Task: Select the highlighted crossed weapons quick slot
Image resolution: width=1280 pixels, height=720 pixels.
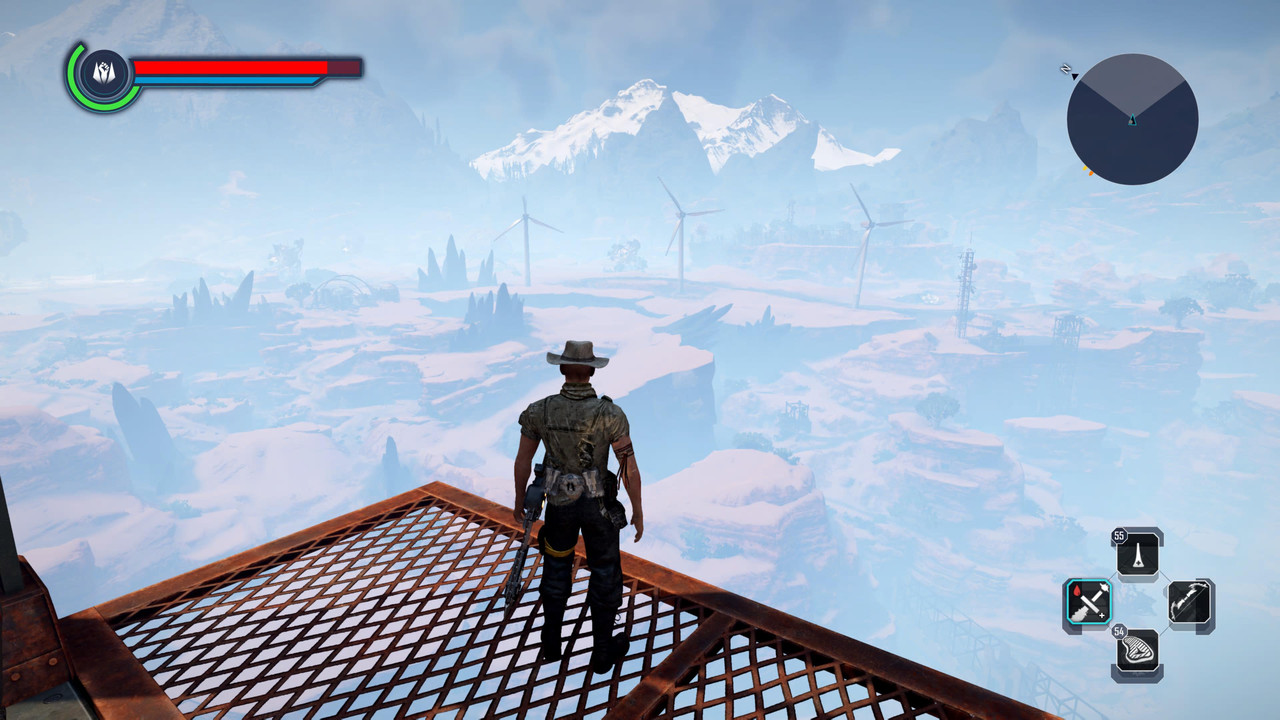Action: 1087,603
